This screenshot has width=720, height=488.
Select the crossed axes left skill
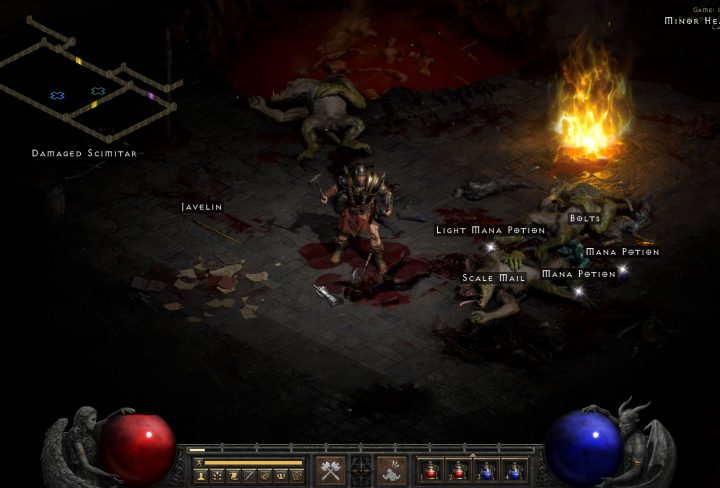click(330, 469)
